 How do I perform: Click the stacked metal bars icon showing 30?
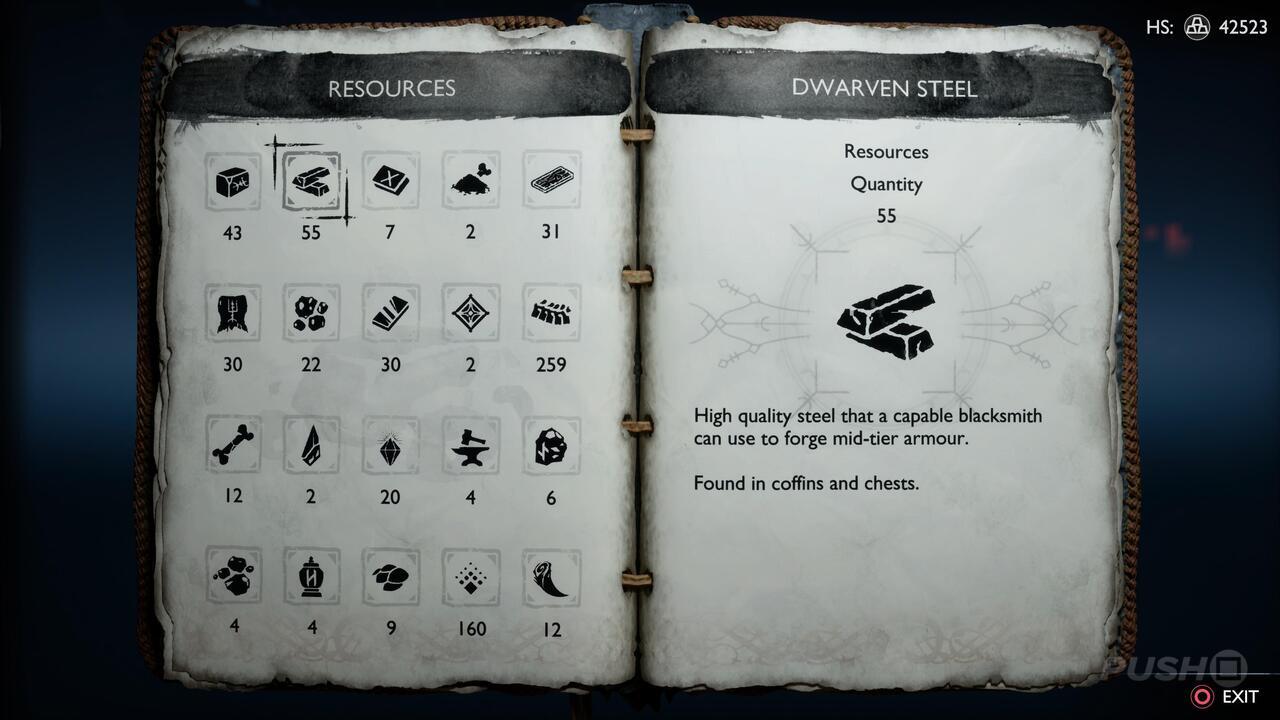click(x=390, y=313)
